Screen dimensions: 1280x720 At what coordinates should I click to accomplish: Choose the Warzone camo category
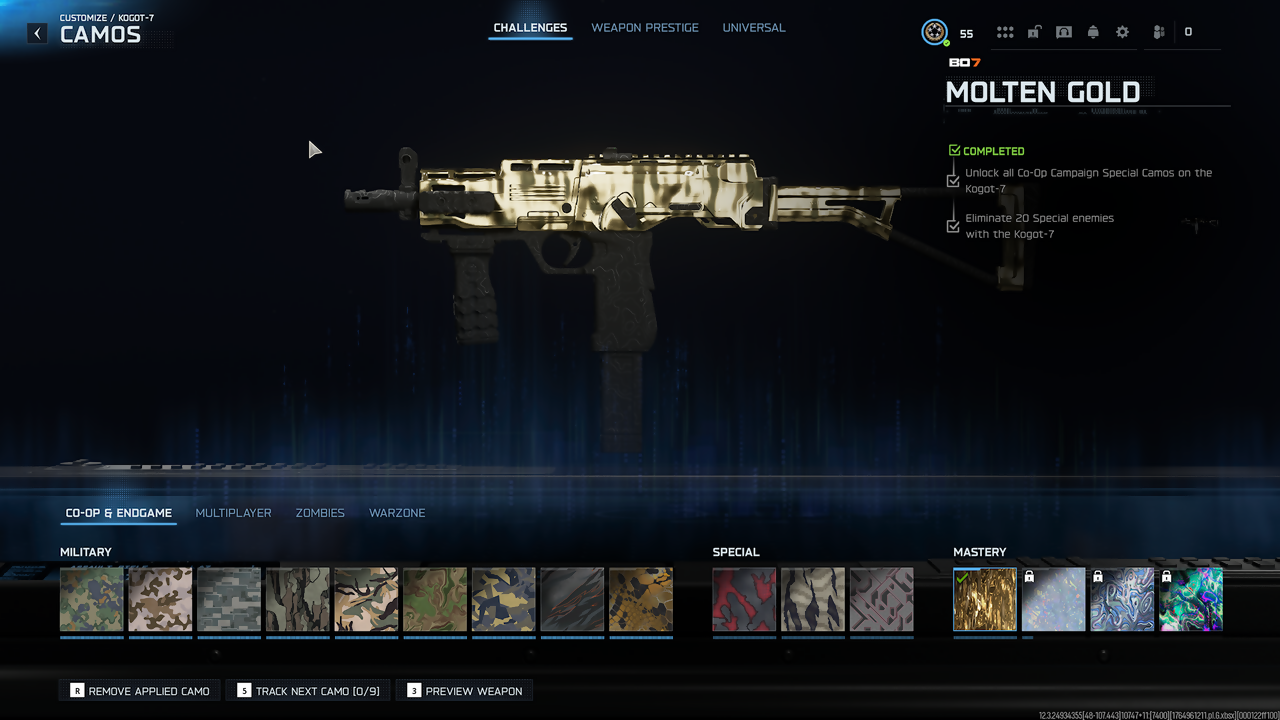point(397,513)
